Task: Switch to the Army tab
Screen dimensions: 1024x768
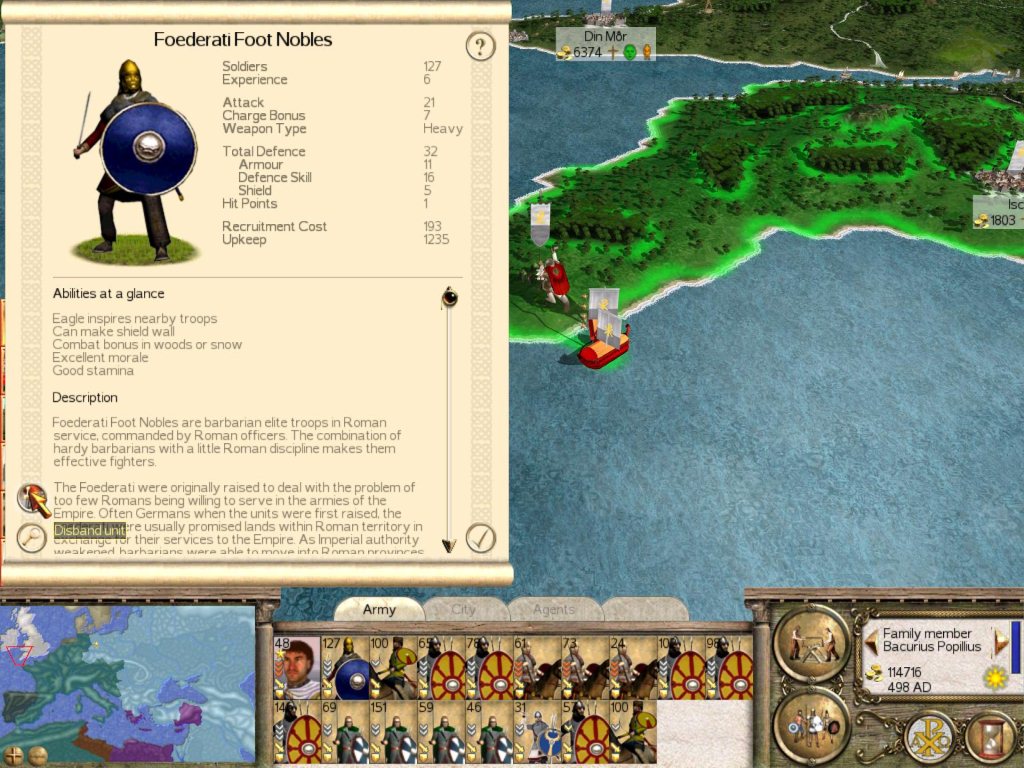Action: click(x=379, y=609)
